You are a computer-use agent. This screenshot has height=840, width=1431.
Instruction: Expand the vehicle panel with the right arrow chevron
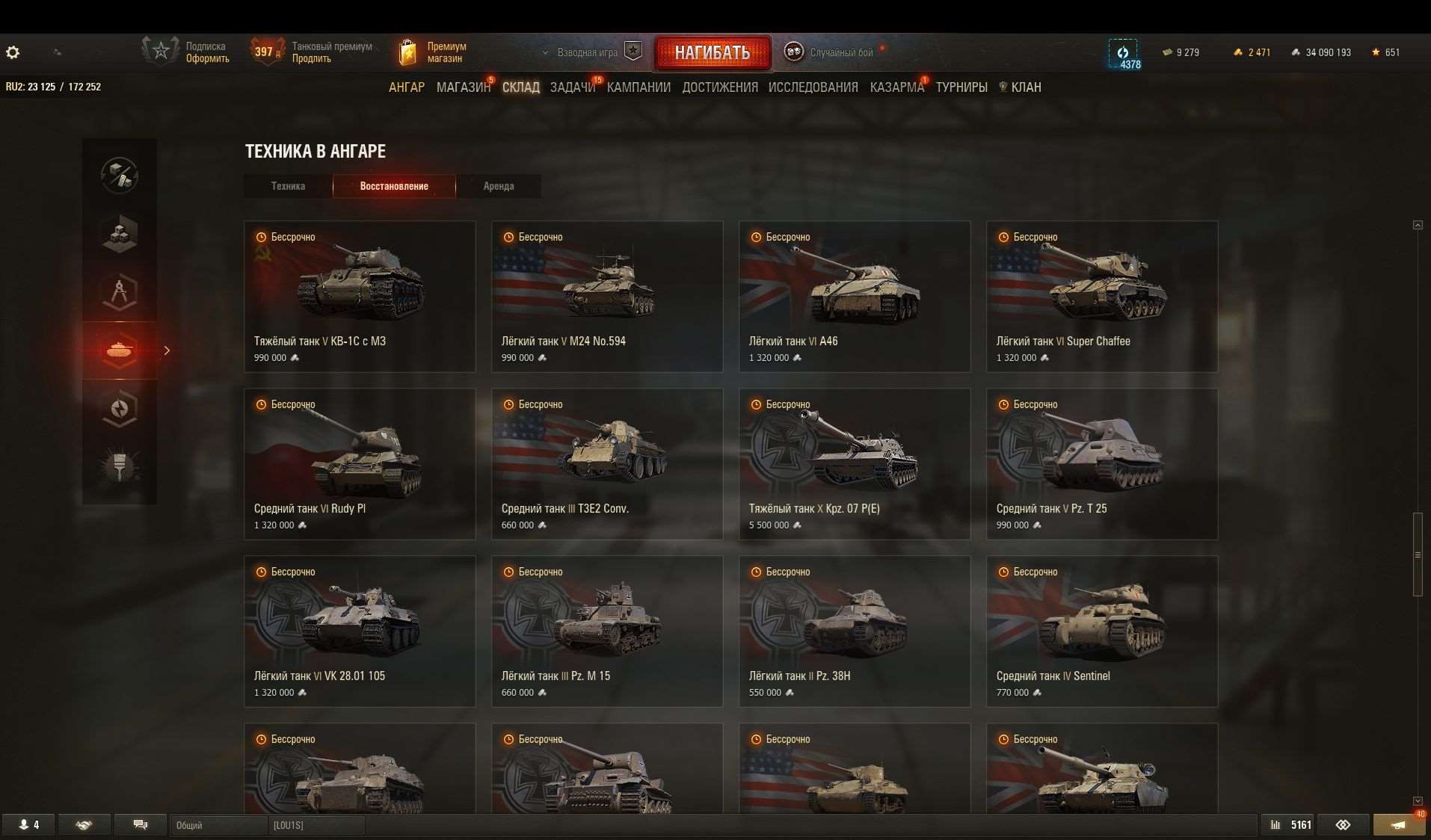(167, 350)
